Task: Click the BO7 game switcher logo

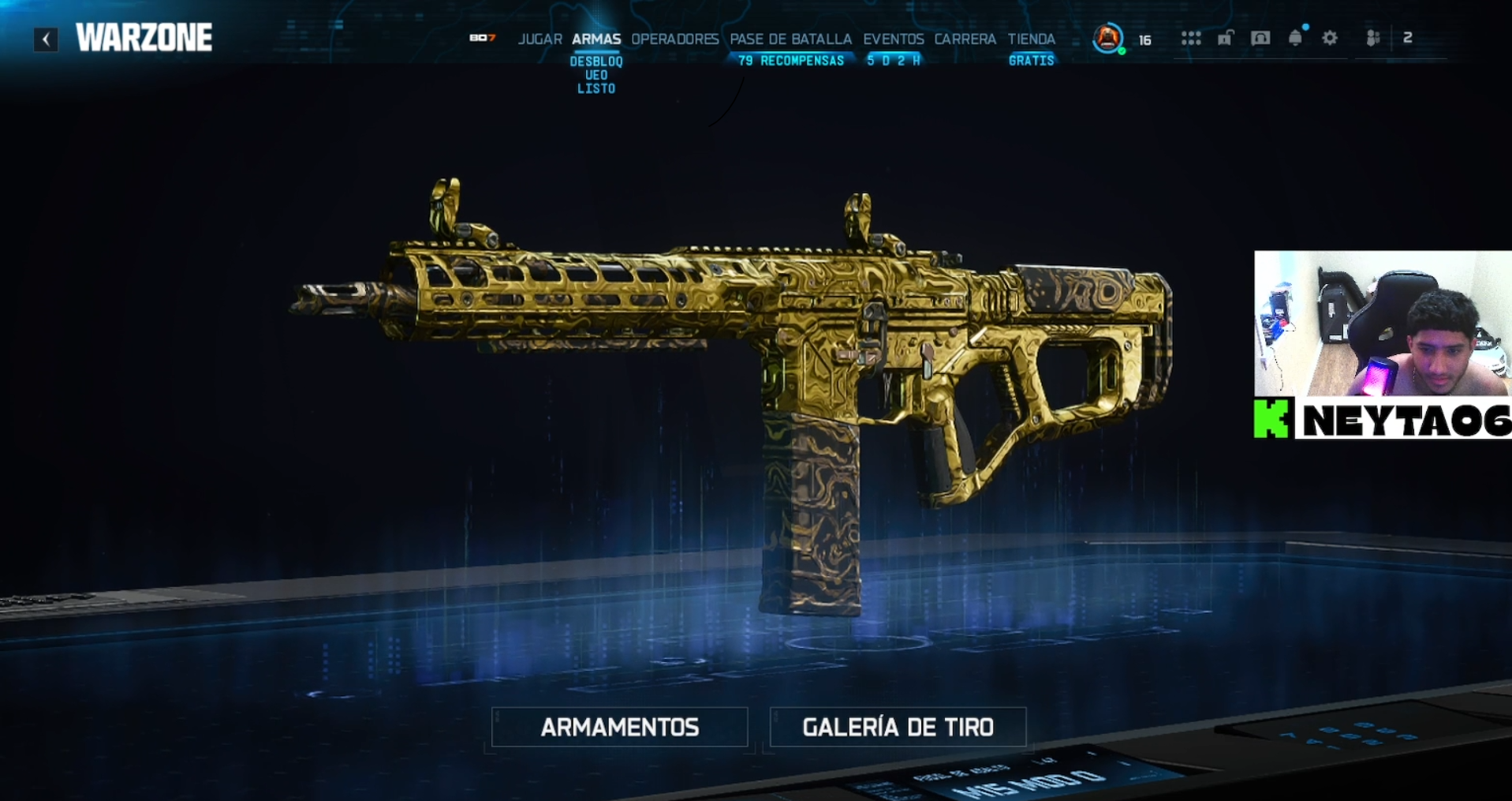Action: point(482,38)
